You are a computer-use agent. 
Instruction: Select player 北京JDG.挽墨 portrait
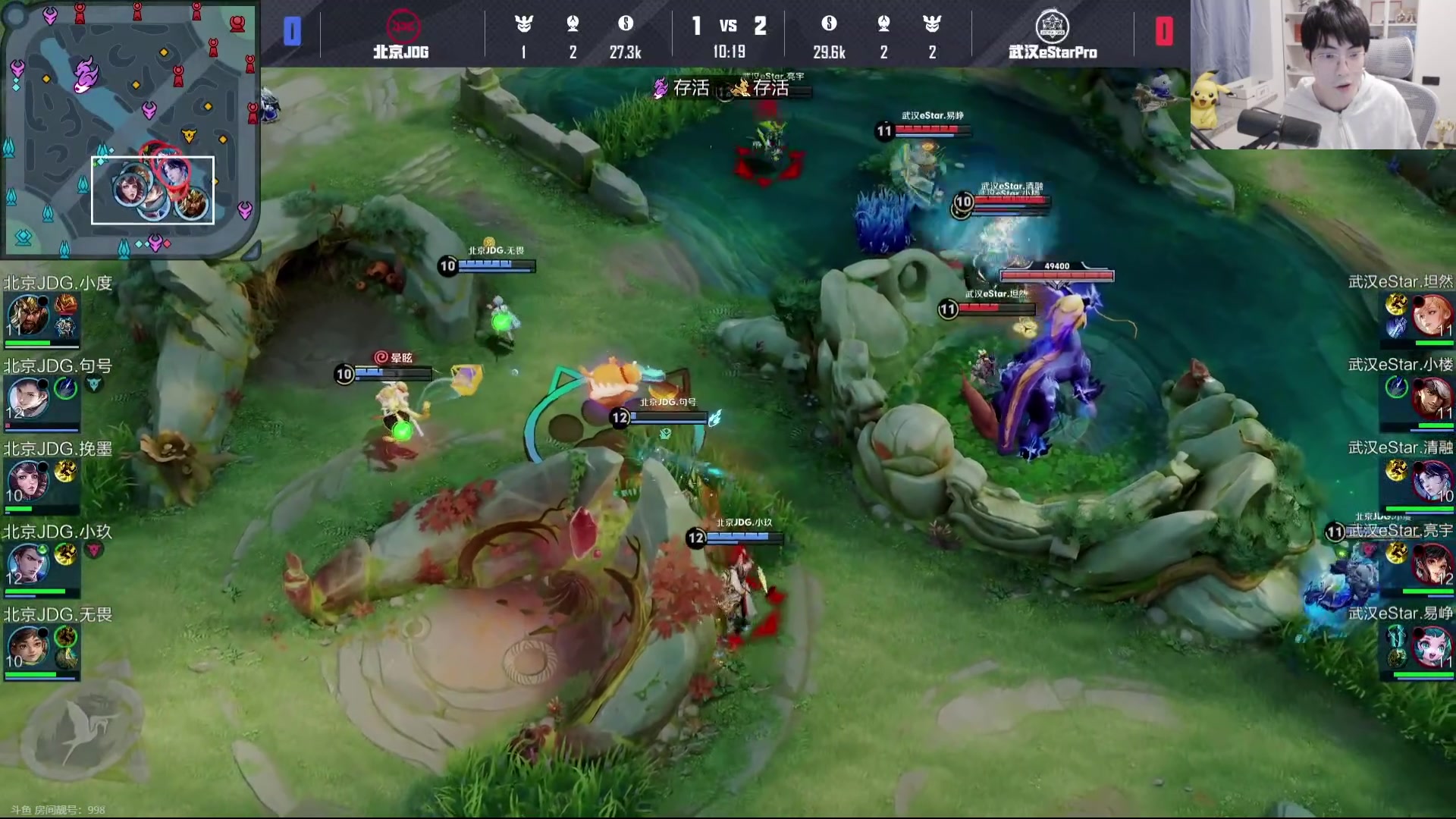tap(28, 481)
